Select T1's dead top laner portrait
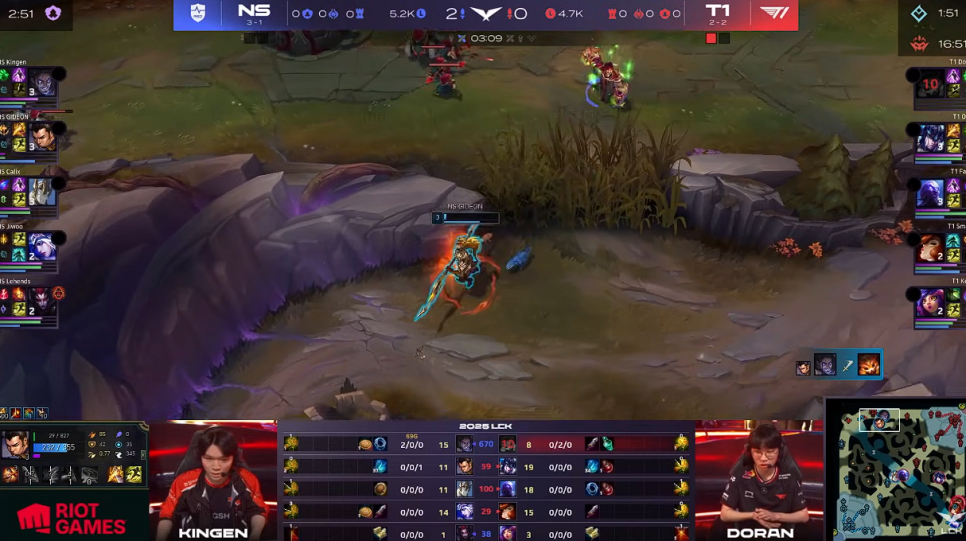Viewport: 966px width, 541px height. click(931, 84)
